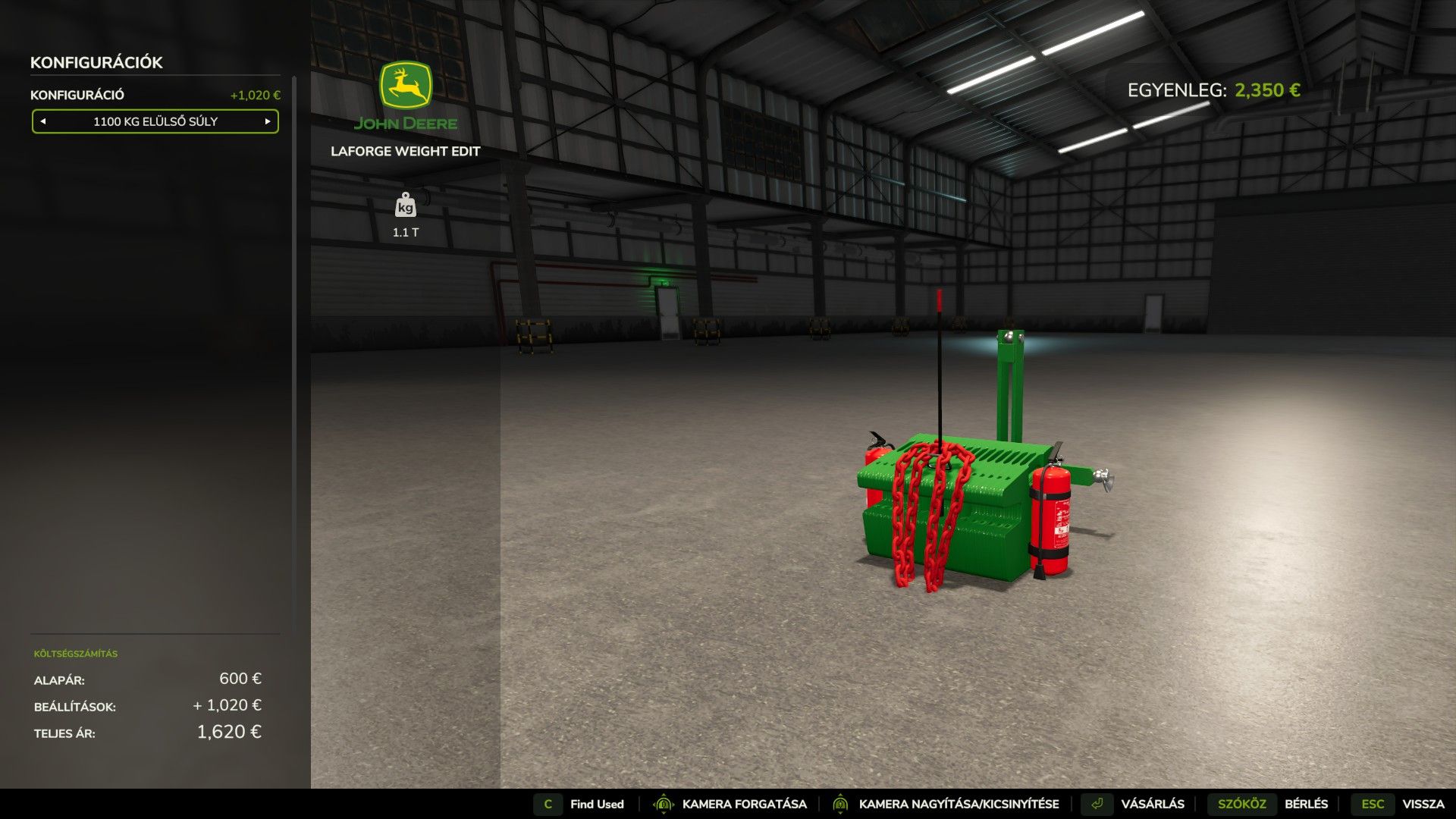Click BÉRLÉS to rent the equipment
The image size is (1456, 819).
[x=1307, y=804]
